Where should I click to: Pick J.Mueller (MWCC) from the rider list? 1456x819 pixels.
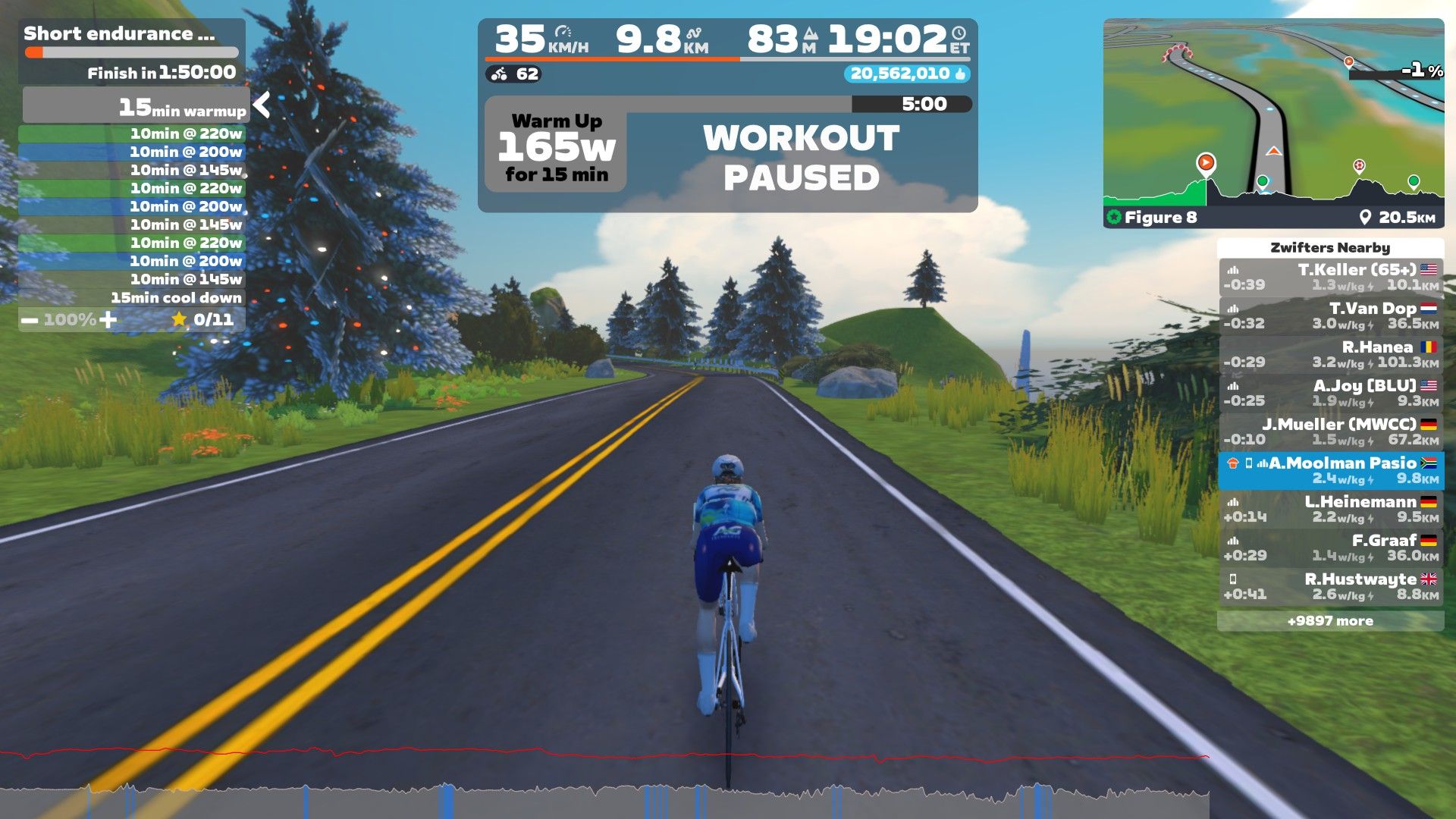[x=1330, y=432]
